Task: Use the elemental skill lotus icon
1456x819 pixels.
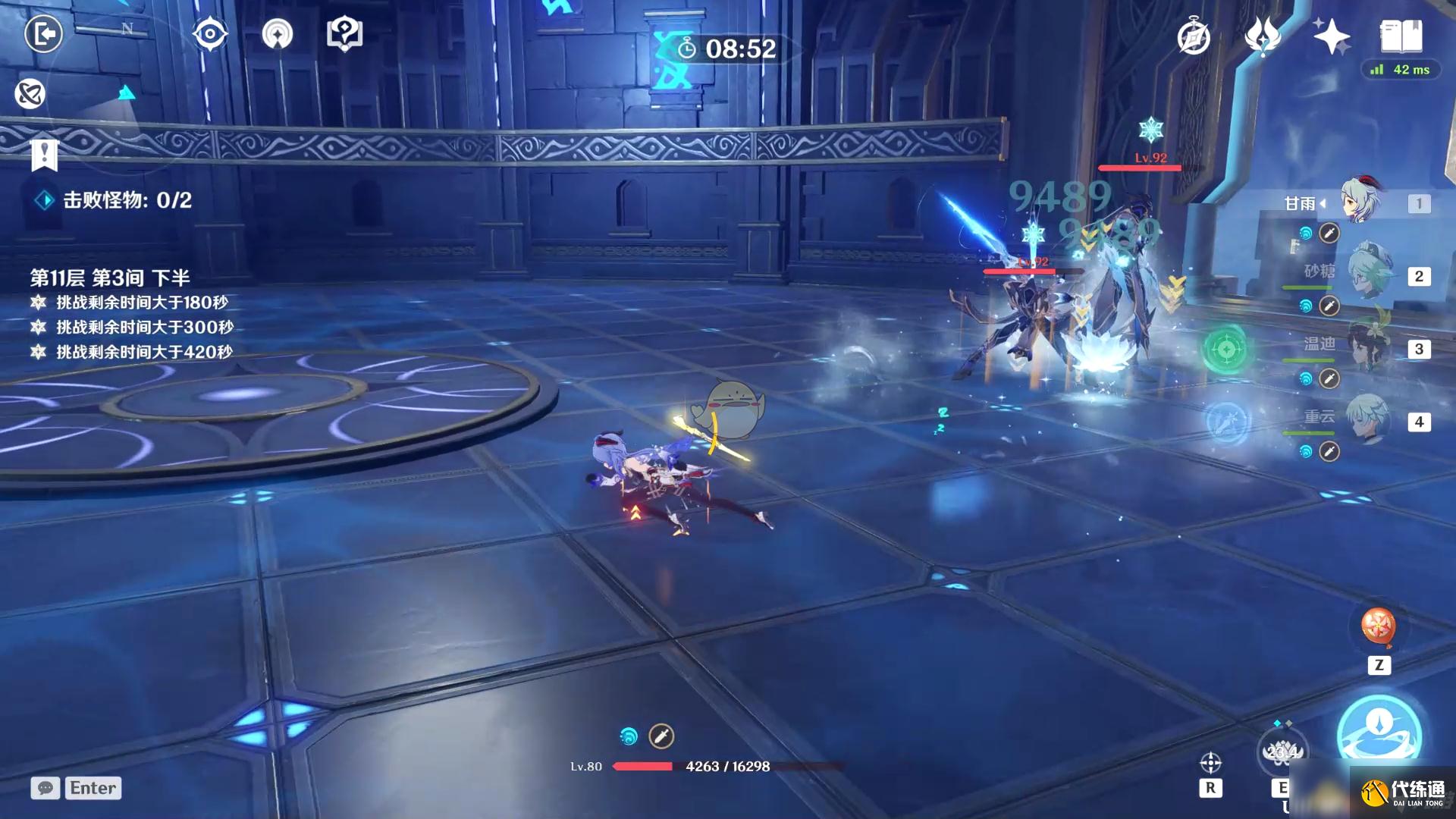Action: tap(1282, 751)
